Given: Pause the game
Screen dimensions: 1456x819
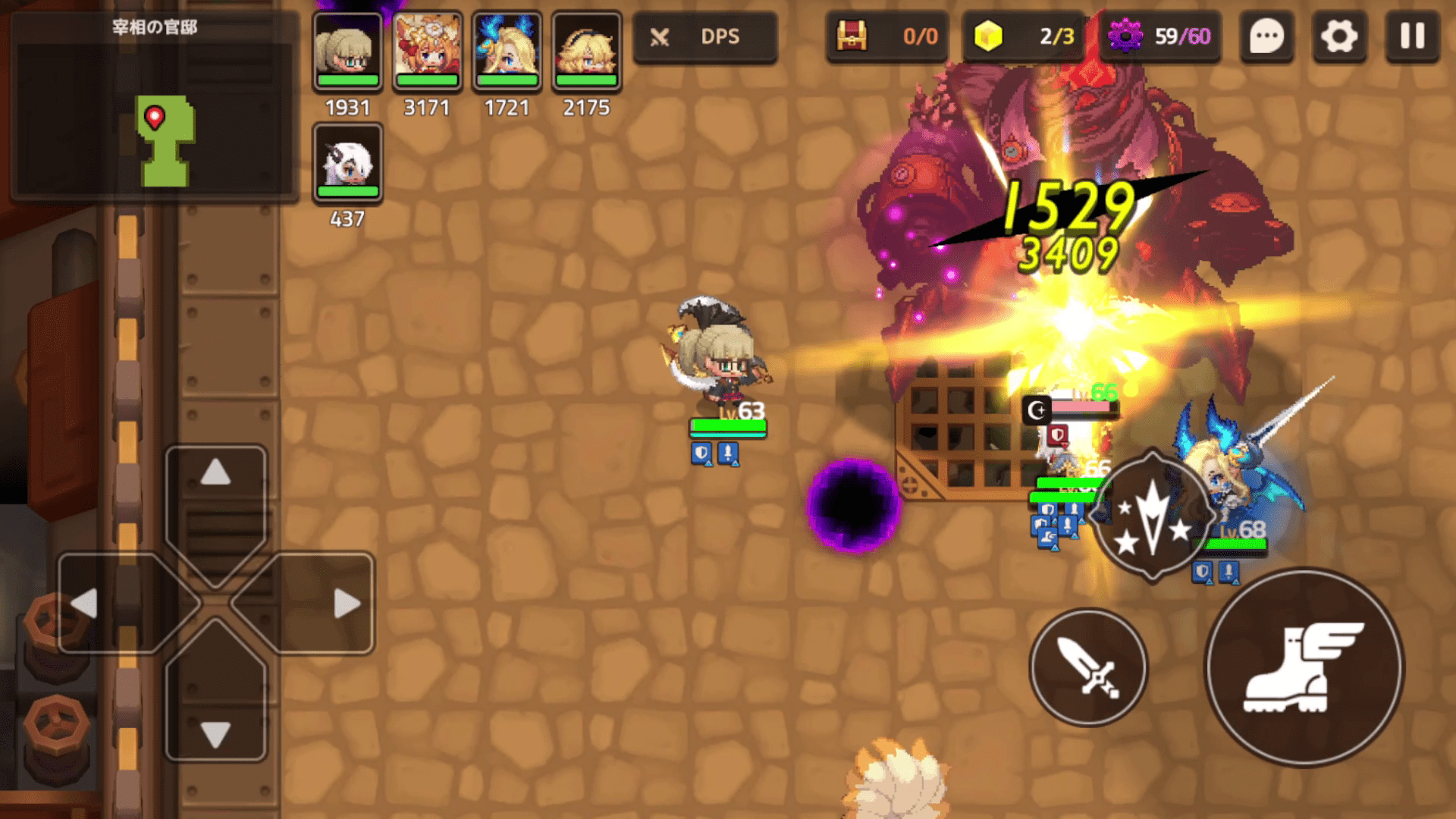Looking at the screenshot, I should click(x=1412, y=36).
